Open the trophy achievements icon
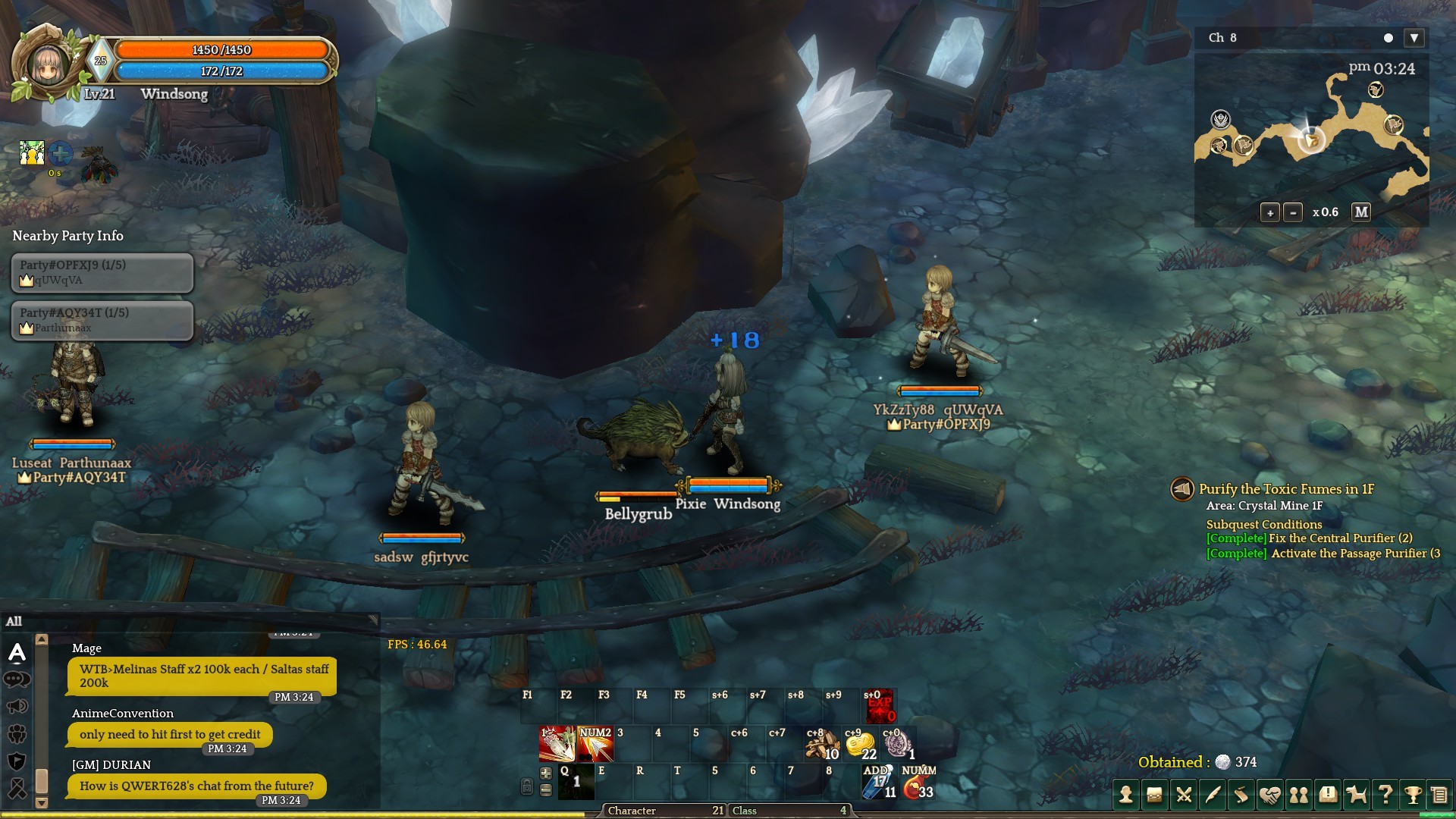Screen dimensions: 1456x819 [x=1413, y=795]
